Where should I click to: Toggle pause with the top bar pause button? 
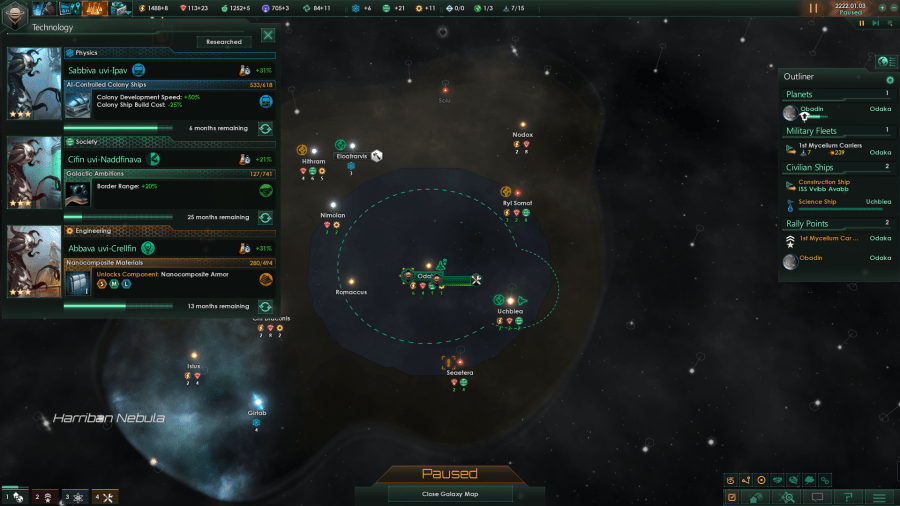(x=813, y=8)
